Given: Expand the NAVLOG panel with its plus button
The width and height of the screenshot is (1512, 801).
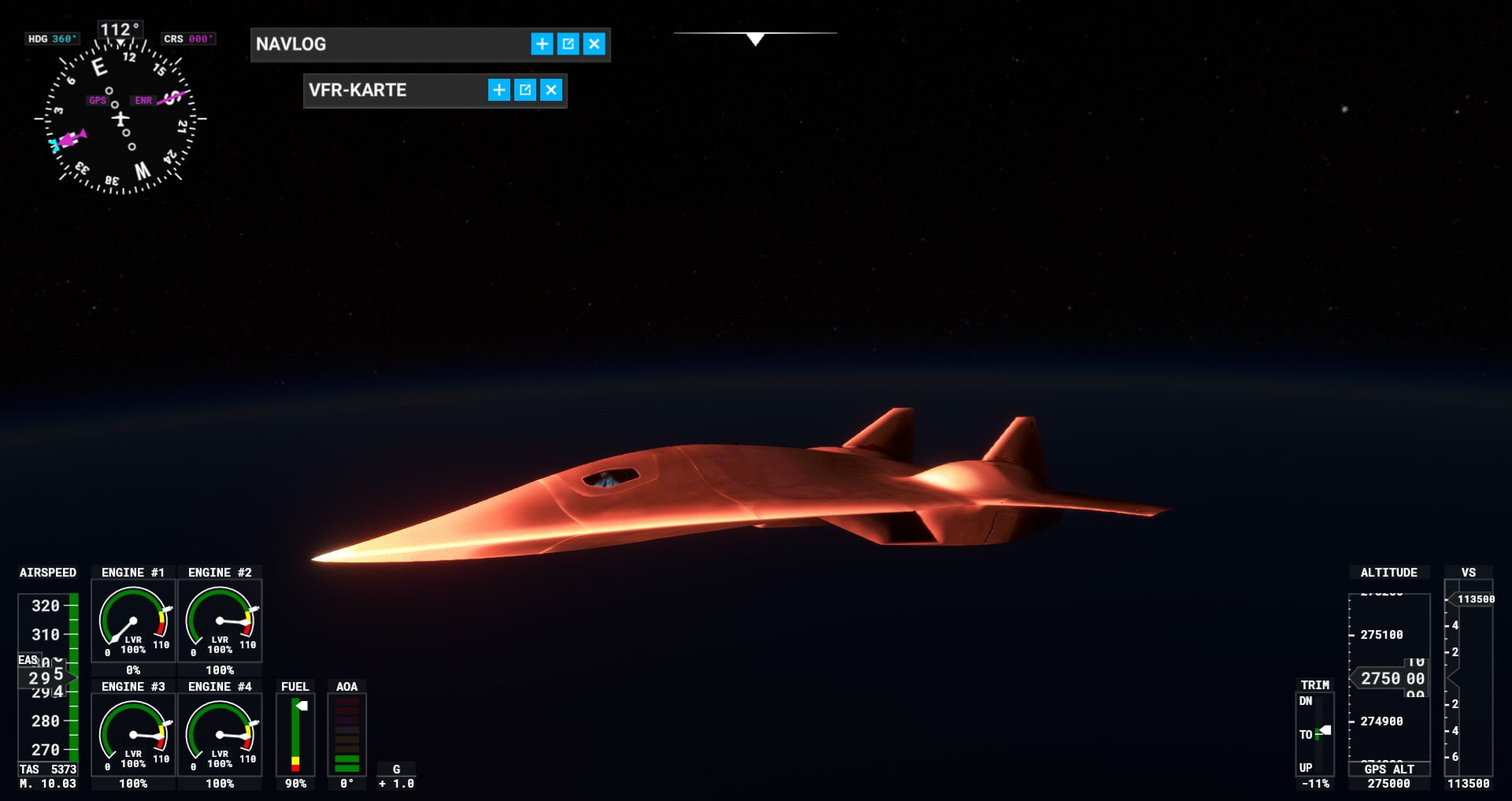Looking at the screenshot, I should [x=542, y=44].
